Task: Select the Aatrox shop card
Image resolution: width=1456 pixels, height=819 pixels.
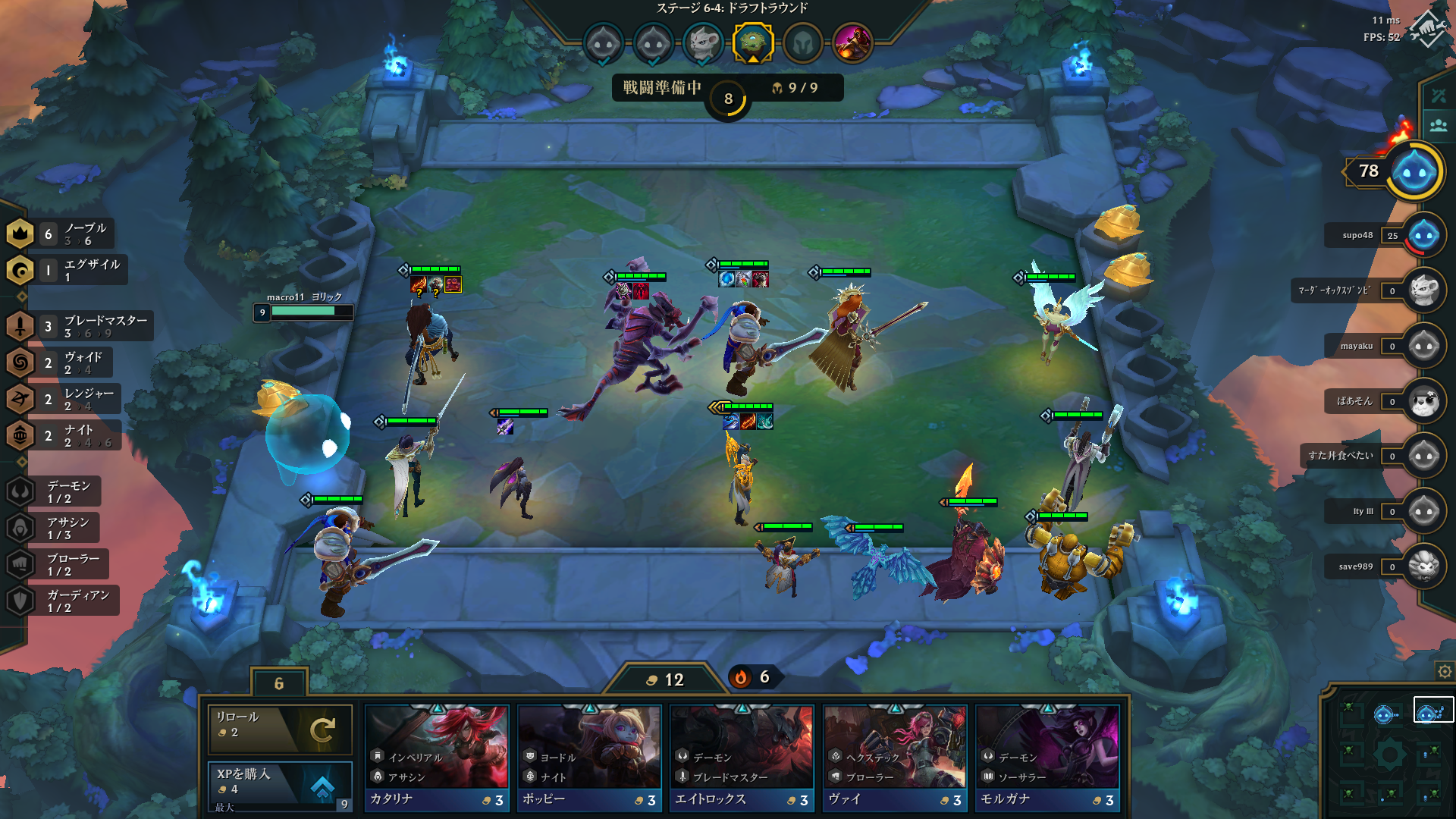Action: (742, 758)
